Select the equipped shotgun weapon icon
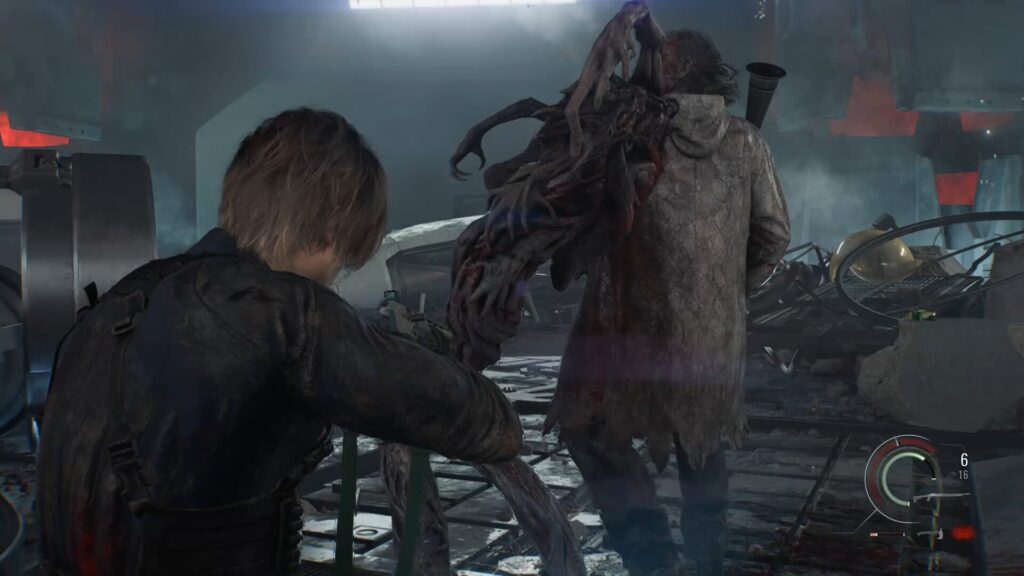Screen dimensions: 1024x576 click(942, 497)
